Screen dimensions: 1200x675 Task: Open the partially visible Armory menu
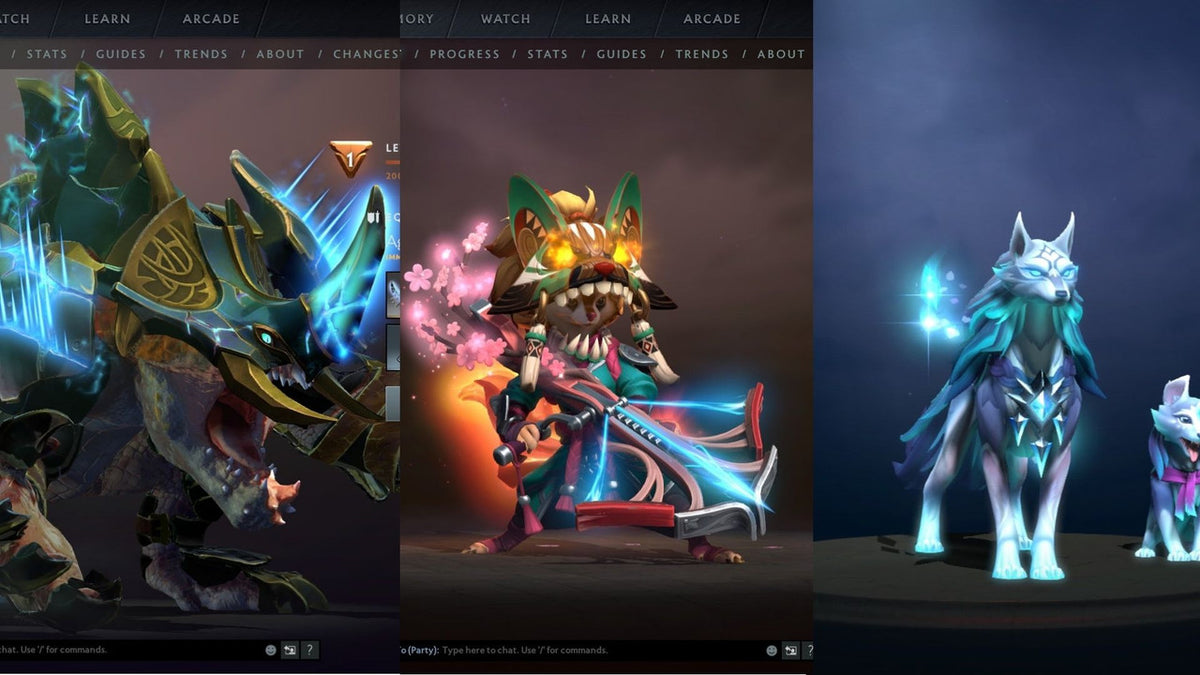click(x=417, y=19)
